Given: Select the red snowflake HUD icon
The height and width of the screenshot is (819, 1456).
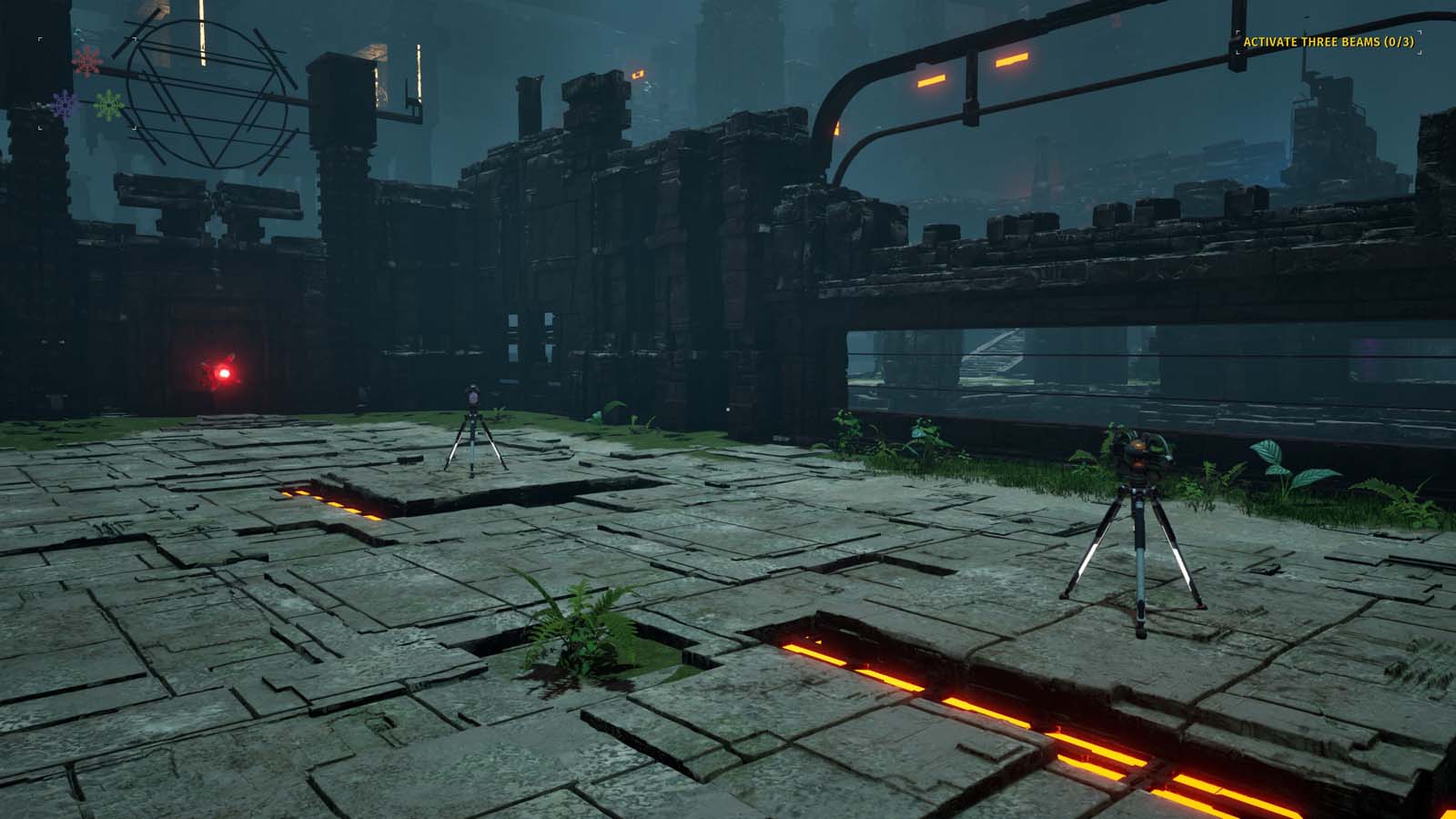Looking at the screenshot, I should tap(86, 62).
